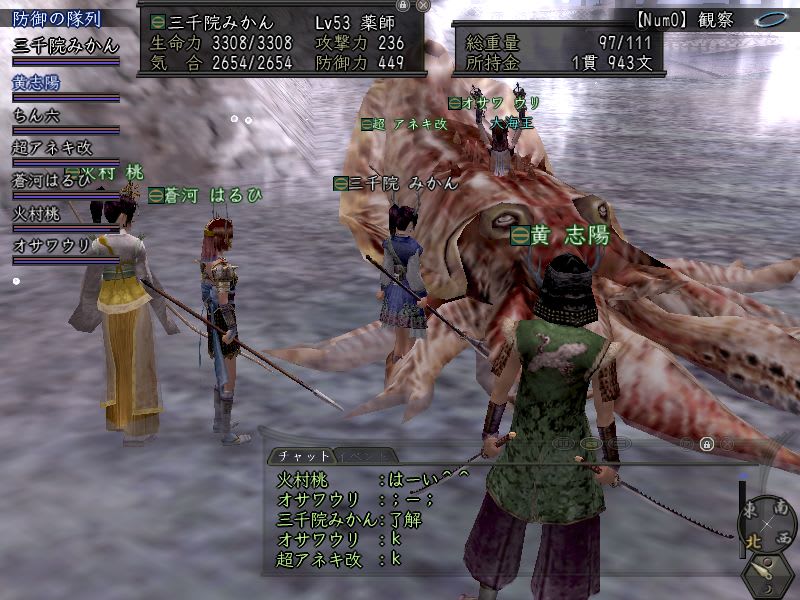Viewport: 800px width, 600px height.
Task: Select オサワウリ in the party list
Action: point(52,245)
